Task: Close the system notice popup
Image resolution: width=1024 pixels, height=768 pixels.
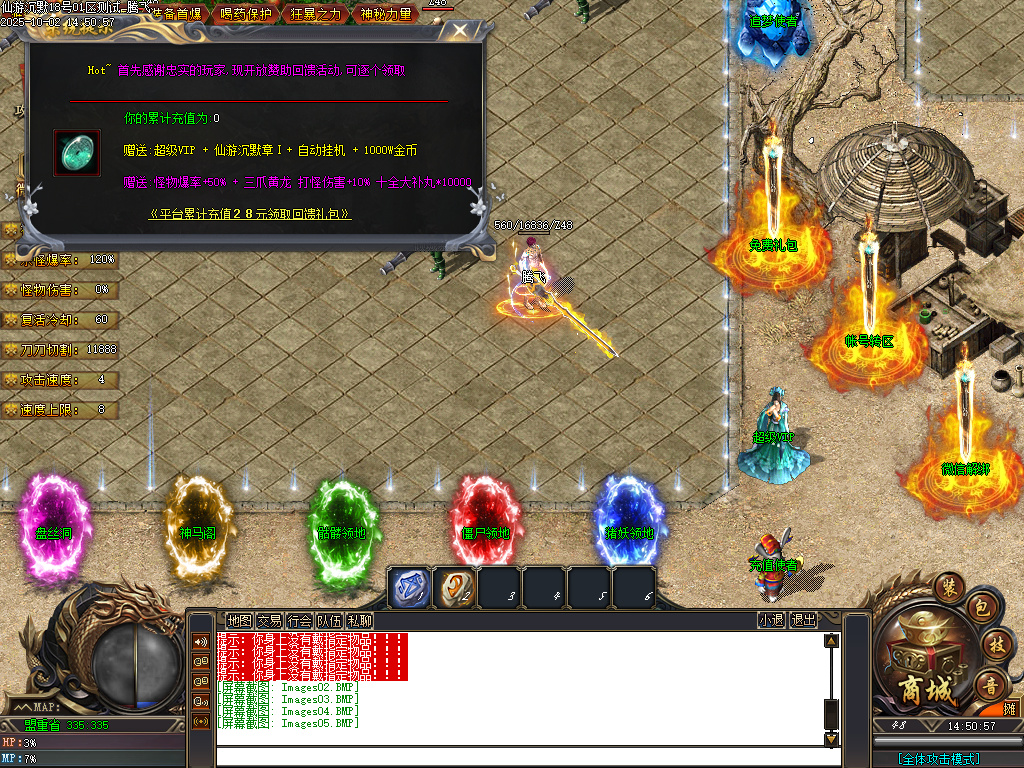Action: (458, 31)
